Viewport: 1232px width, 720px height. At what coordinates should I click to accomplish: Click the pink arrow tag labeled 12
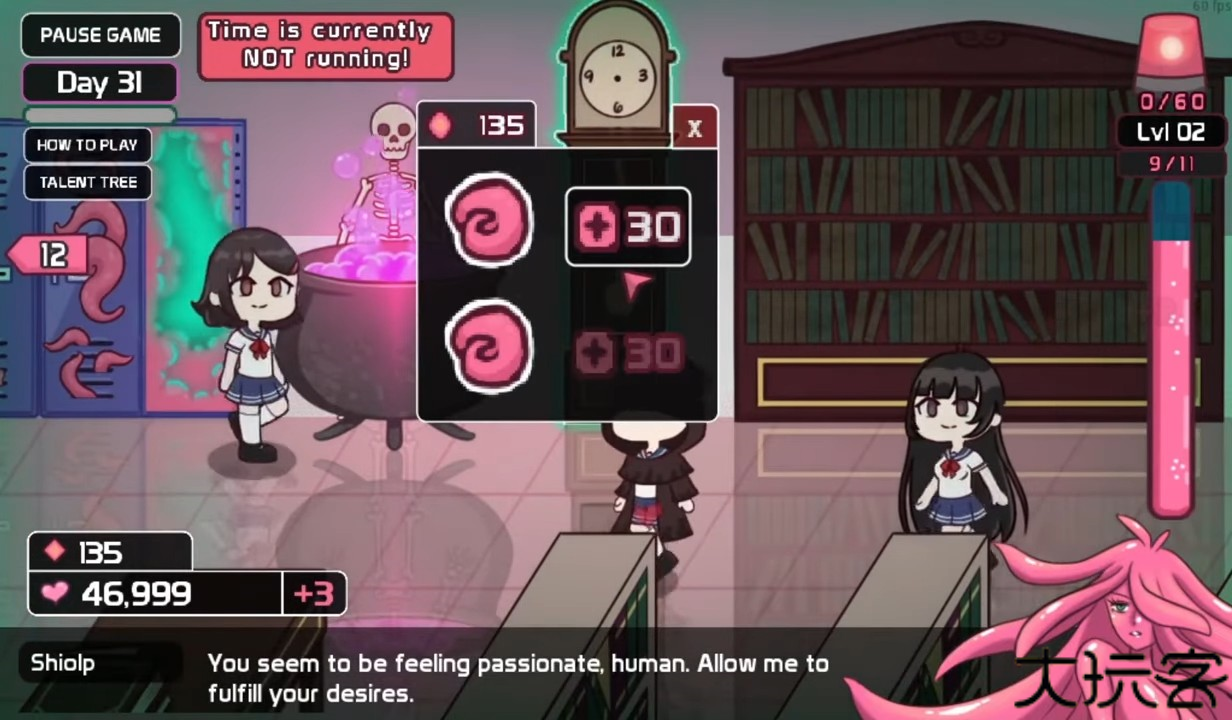49,256
